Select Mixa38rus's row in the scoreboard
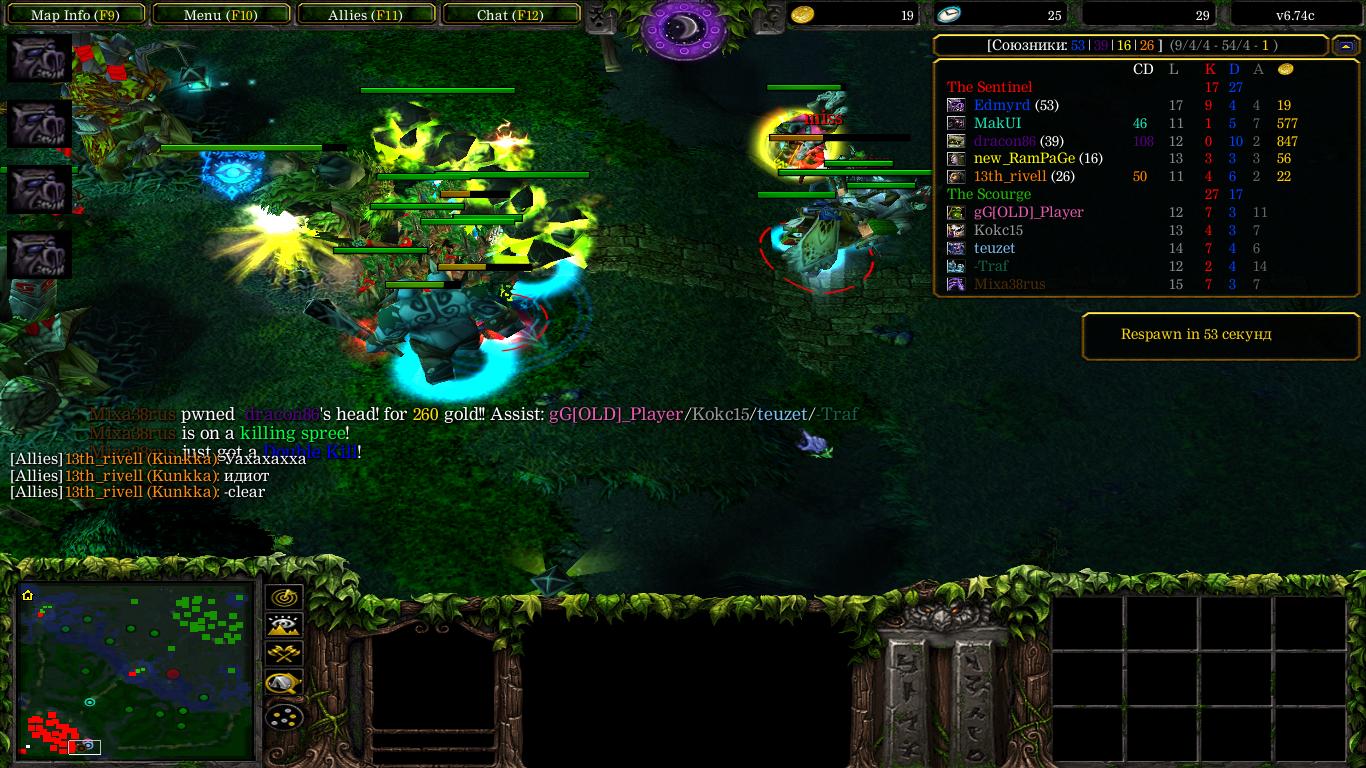This screenshot has height=768, width=1366. (x=1009, y=285)
